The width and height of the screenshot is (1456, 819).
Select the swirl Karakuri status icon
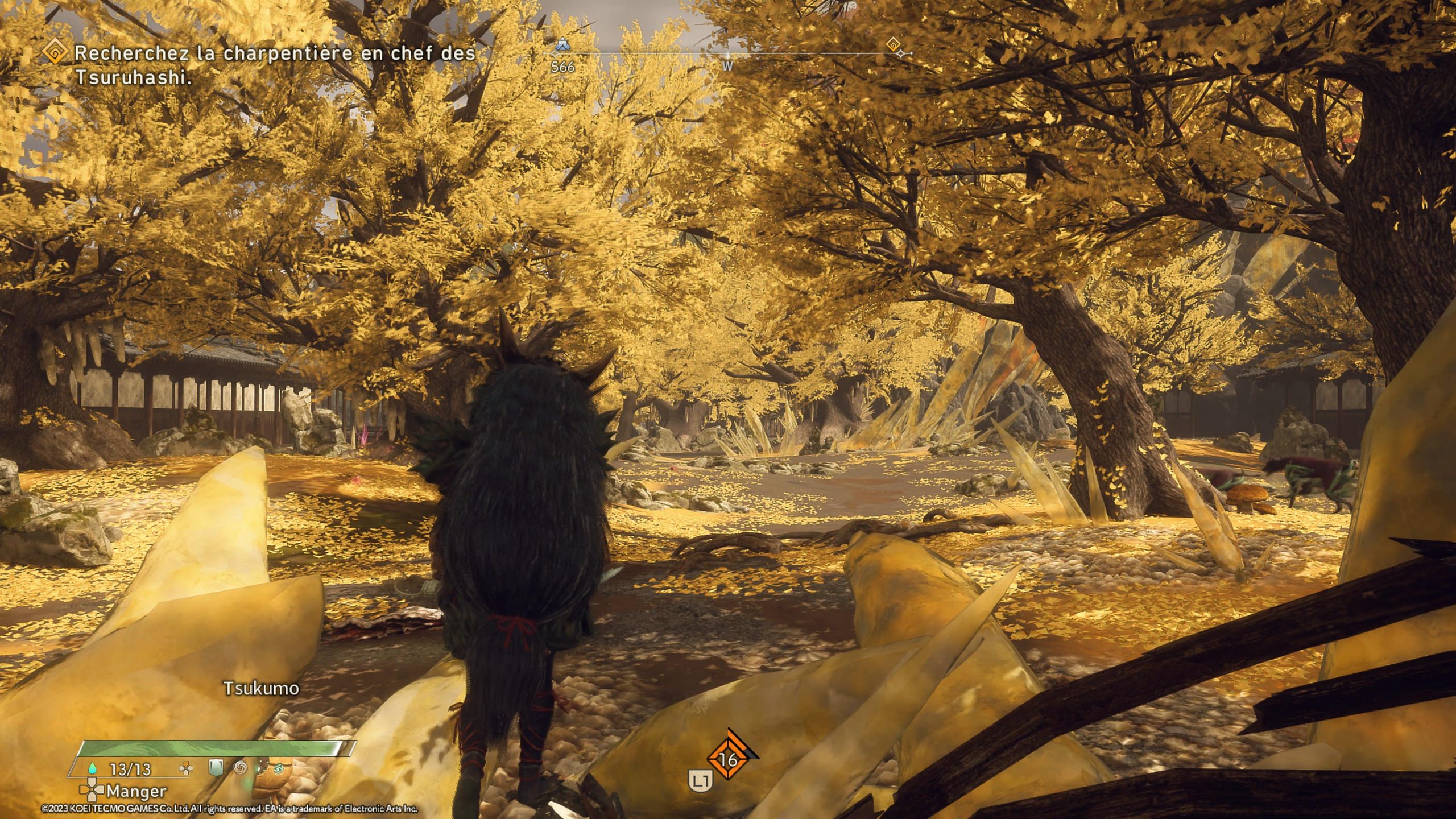[x=240, y=769]
